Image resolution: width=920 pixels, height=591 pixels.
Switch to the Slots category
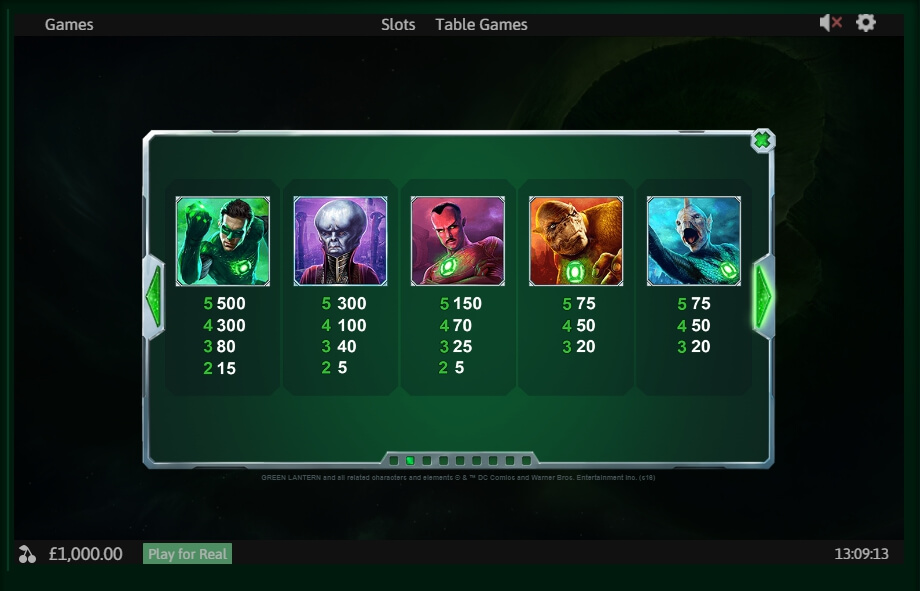click(x=398, y=24)
